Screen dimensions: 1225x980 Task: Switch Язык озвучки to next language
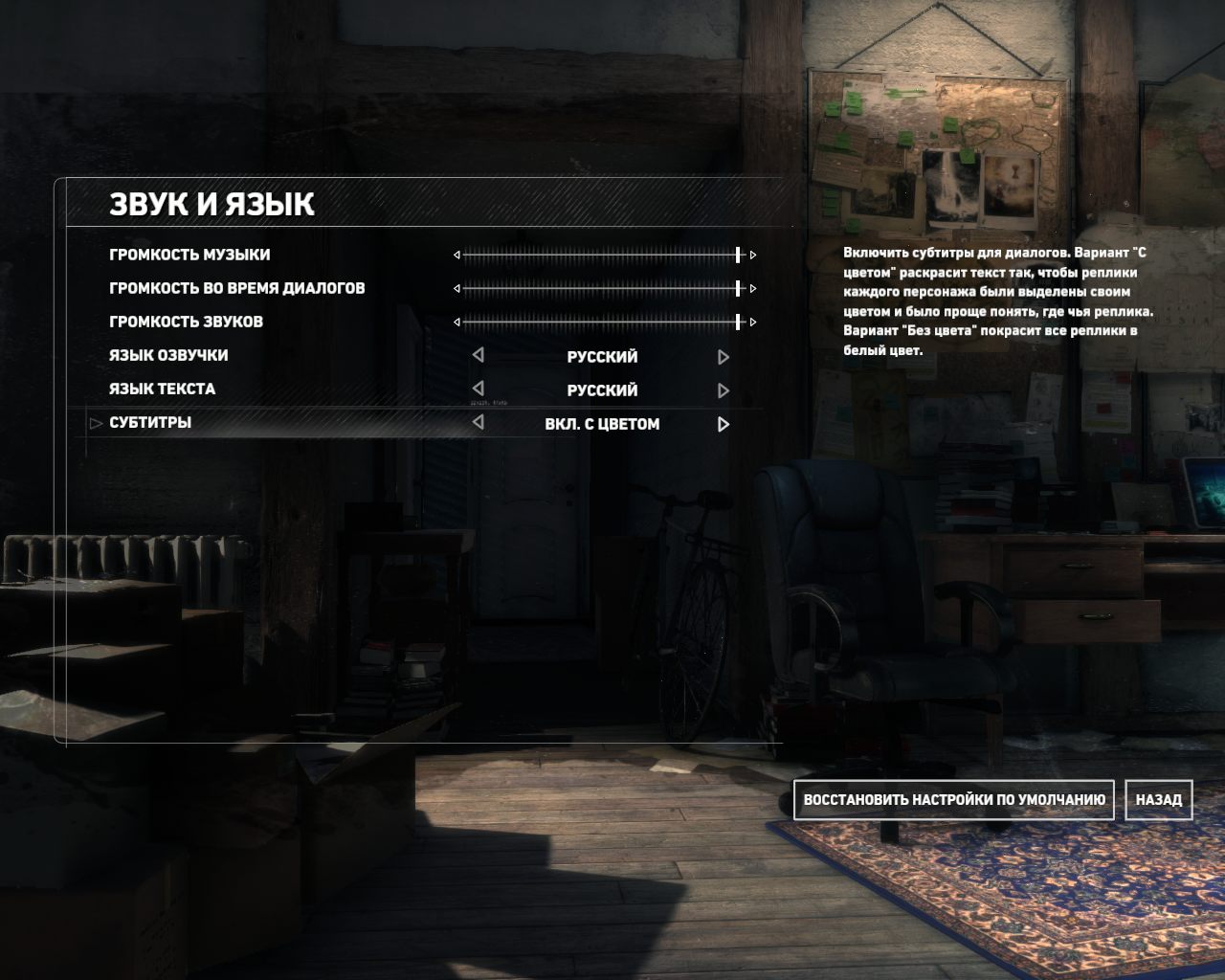[x=724, y=357]
